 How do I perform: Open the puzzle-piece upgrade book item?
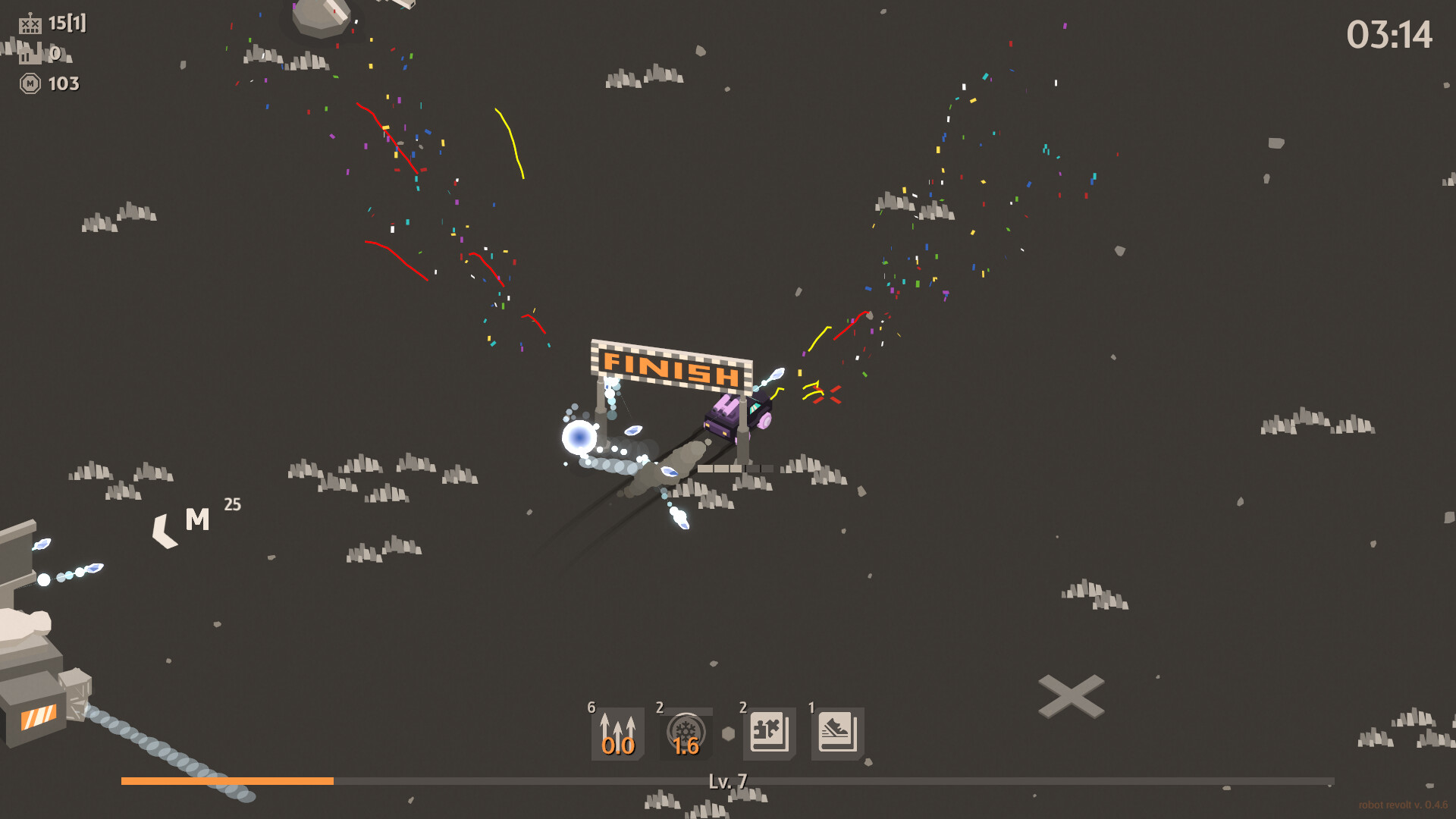pos(767,732)
